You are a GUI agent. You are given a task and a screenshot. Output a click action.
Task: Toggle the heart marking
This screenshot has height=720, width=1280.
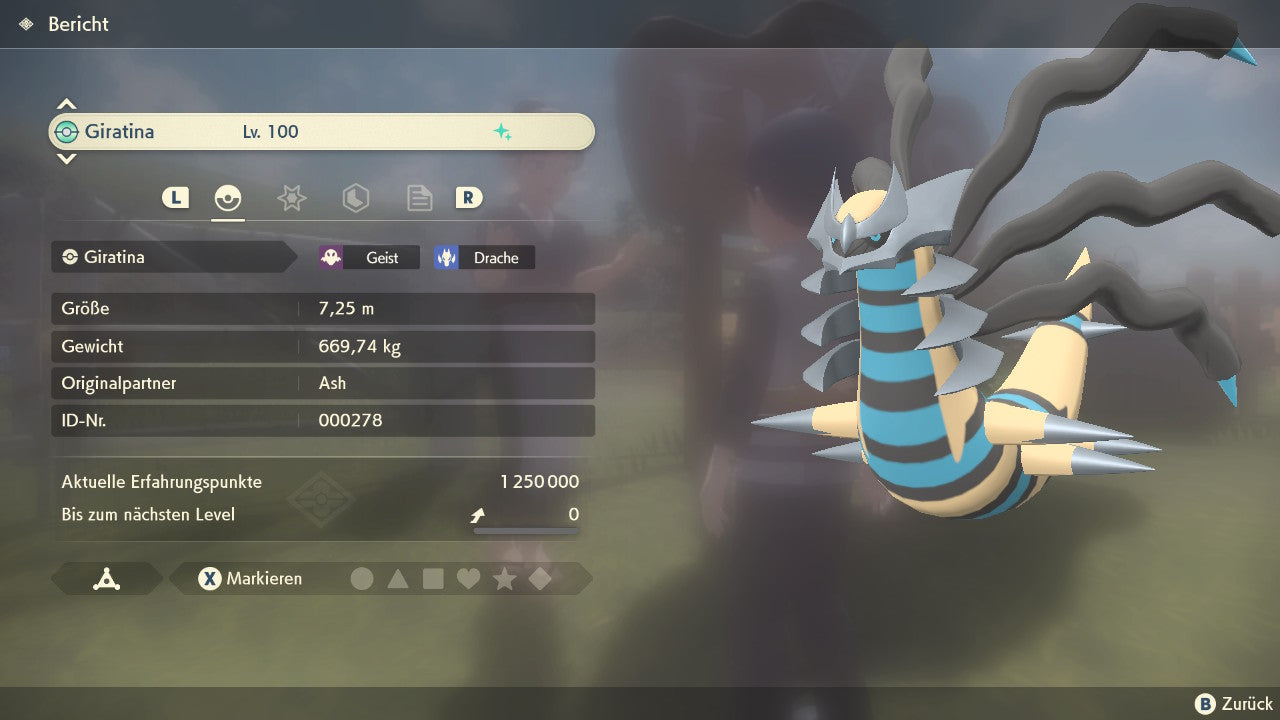click(468, 578)
